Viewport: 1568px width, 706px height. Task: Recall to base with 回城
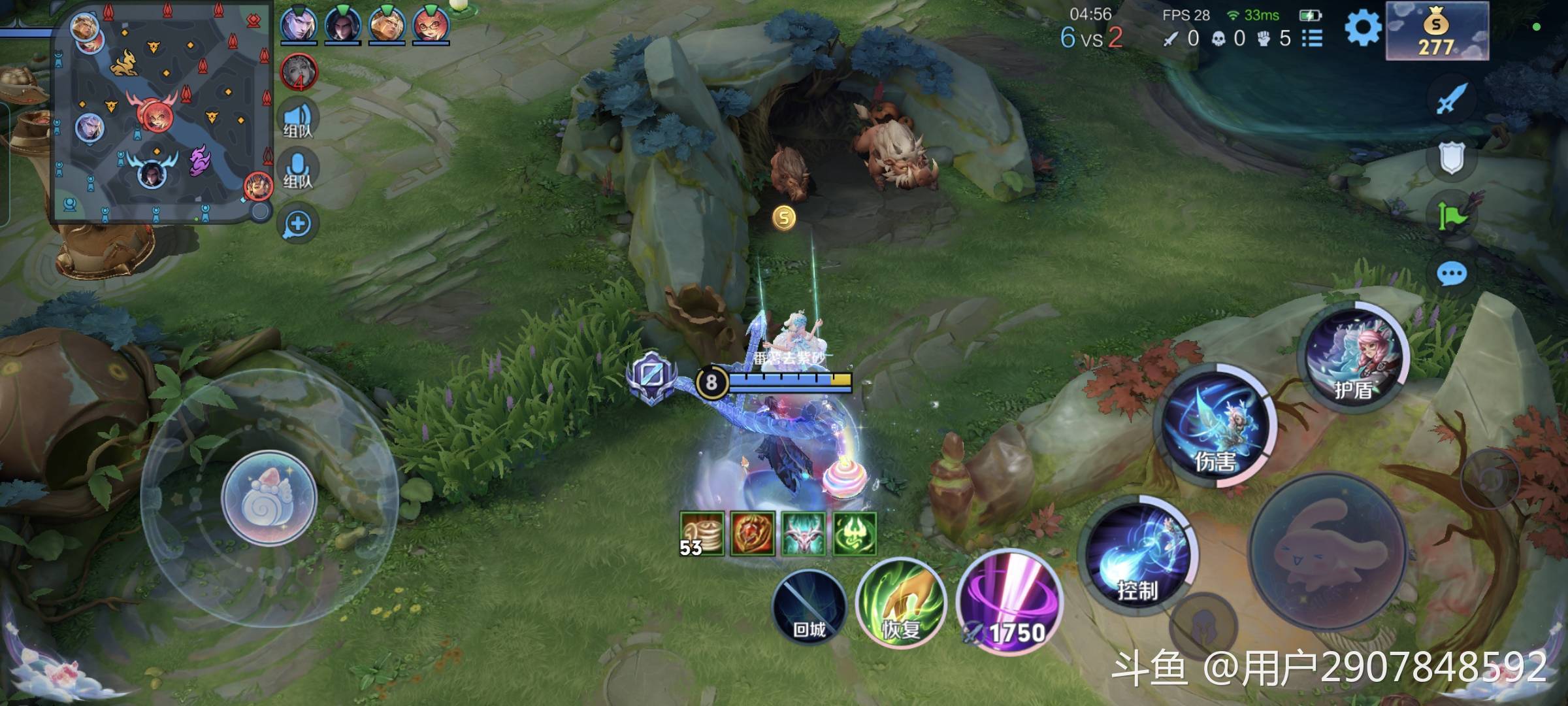click(x=809, y=606)
